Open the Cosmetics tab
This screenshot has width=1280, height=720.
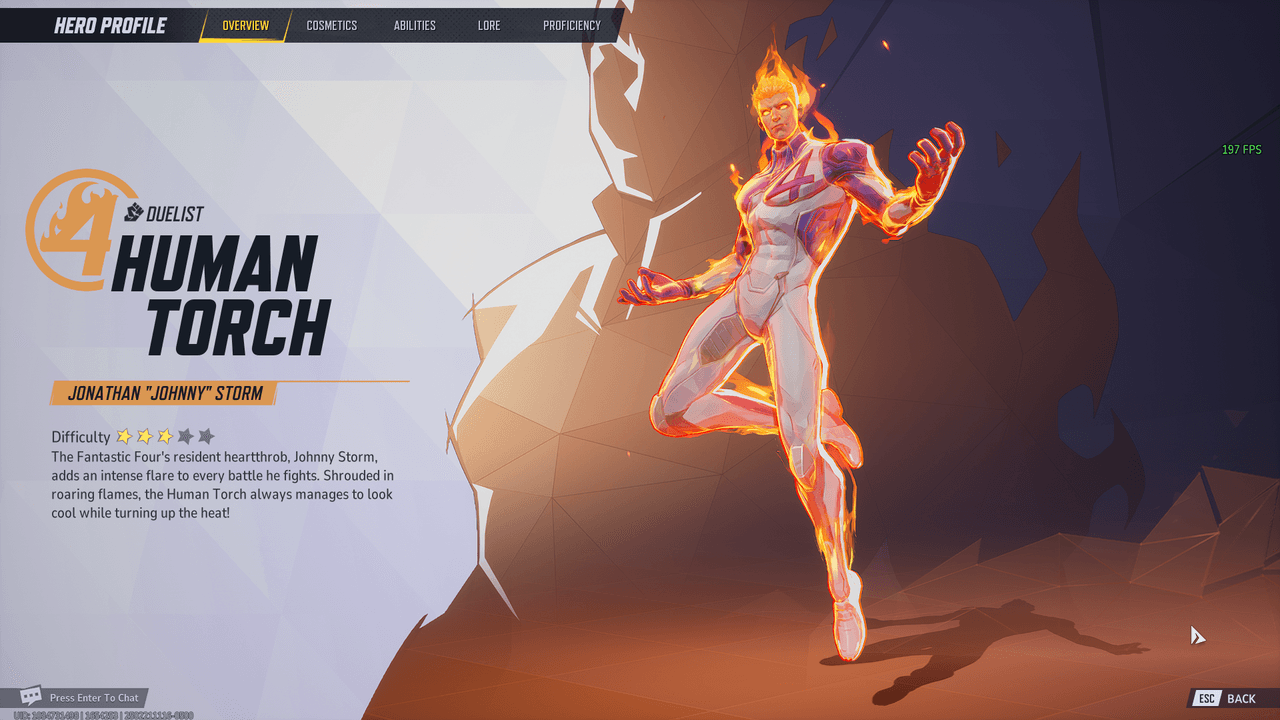(x=331, y=25)
